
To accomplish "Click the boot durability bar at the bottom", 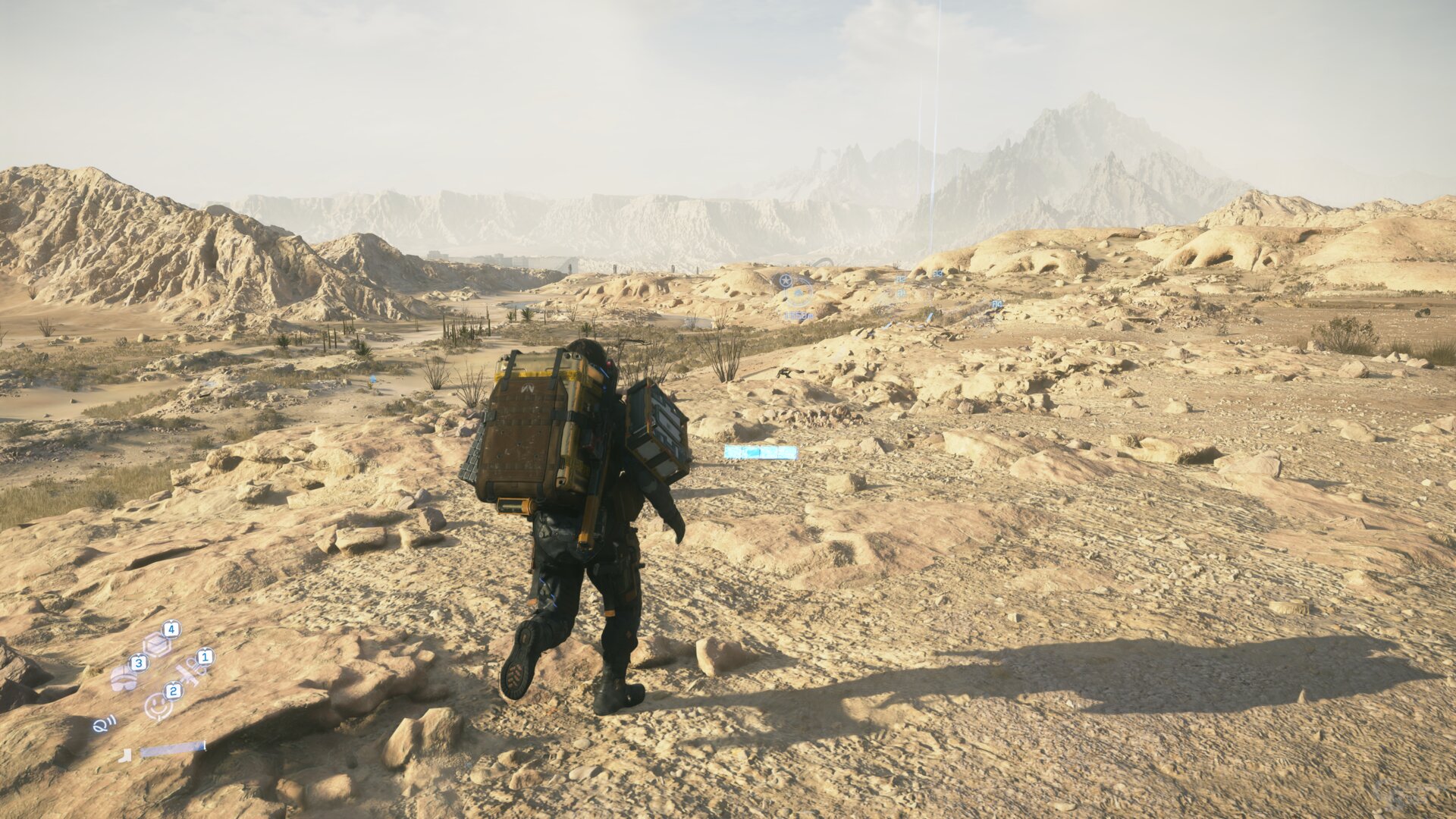I will 173,749.
